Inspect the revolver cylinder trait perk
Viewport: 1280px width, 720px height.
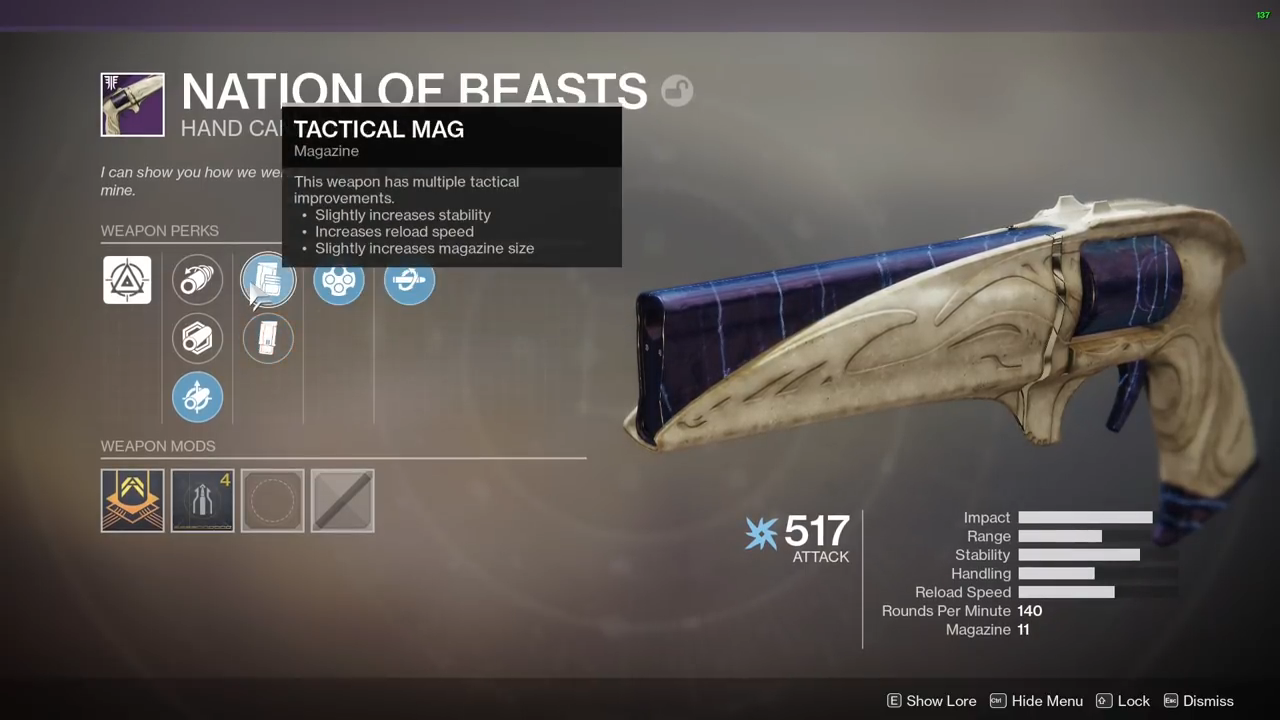pyautogui.click(x=339, y=281)
